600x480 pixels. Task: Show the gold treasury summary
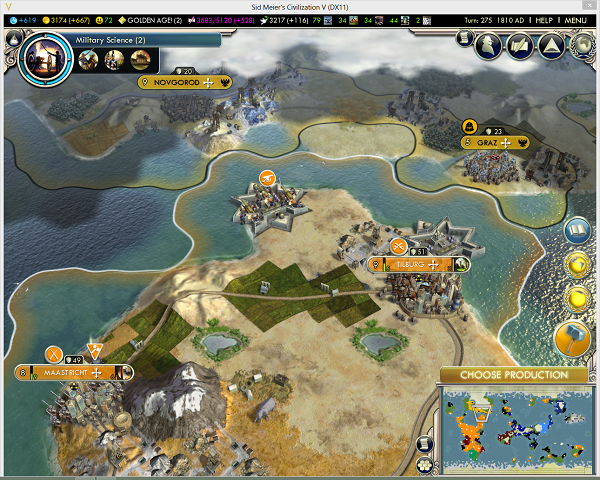coord(66,20)
